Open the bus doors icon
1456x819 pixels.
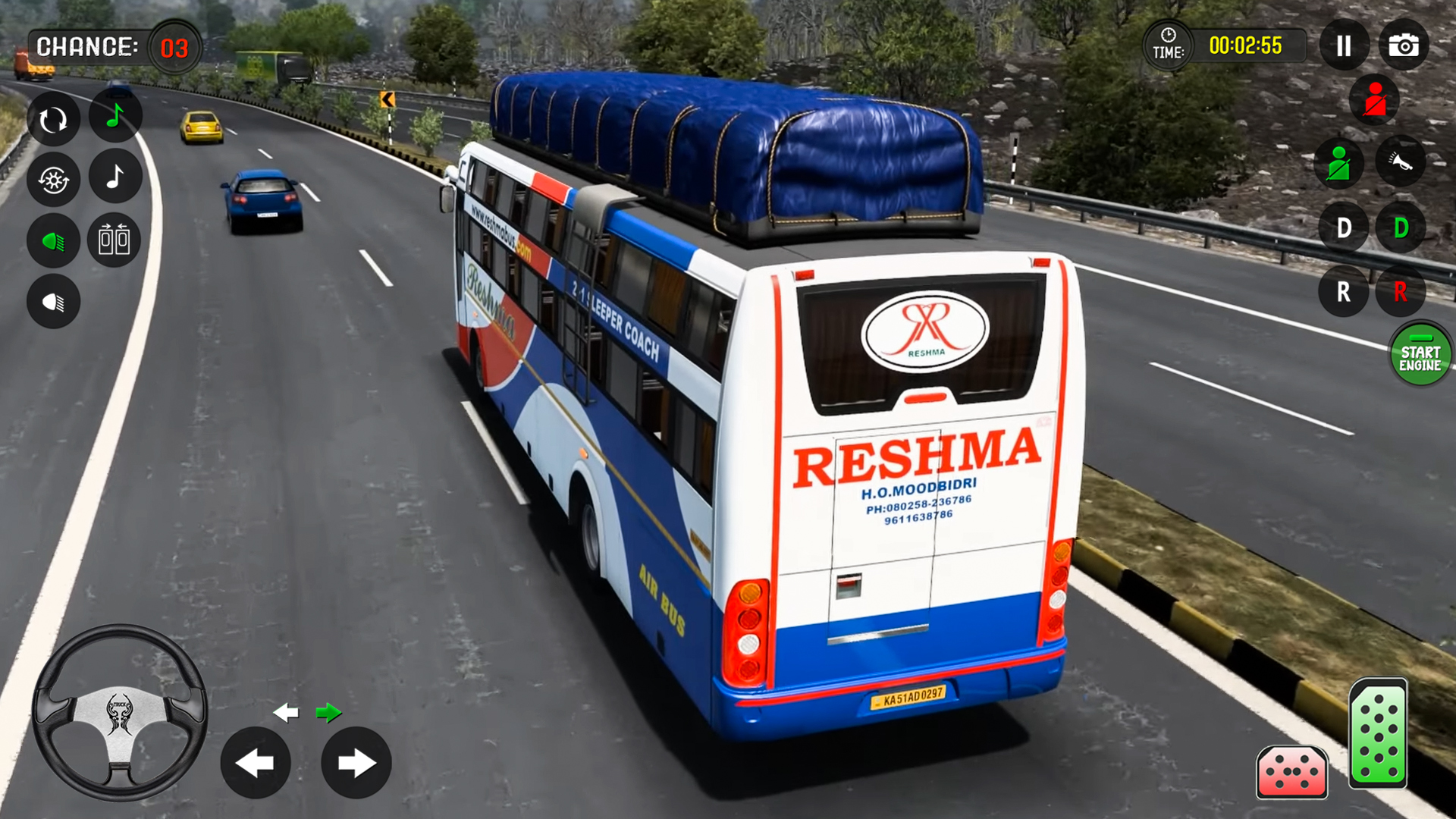tap(115, 240)
